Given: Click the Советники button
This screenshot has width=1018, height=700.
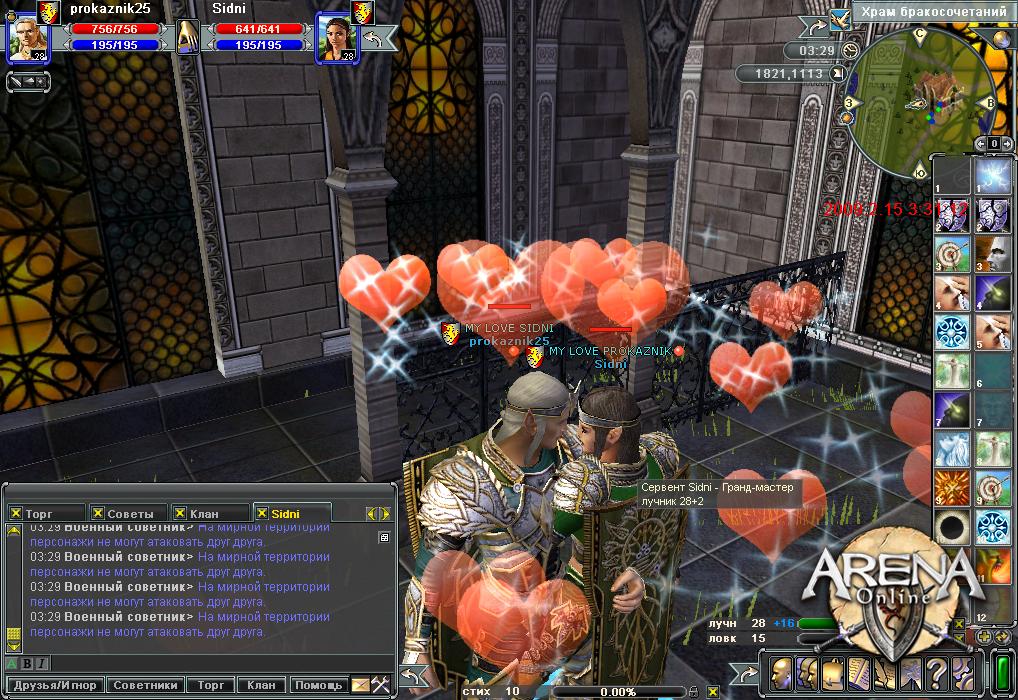Looking at the screenshot, I should pos(145,686).
